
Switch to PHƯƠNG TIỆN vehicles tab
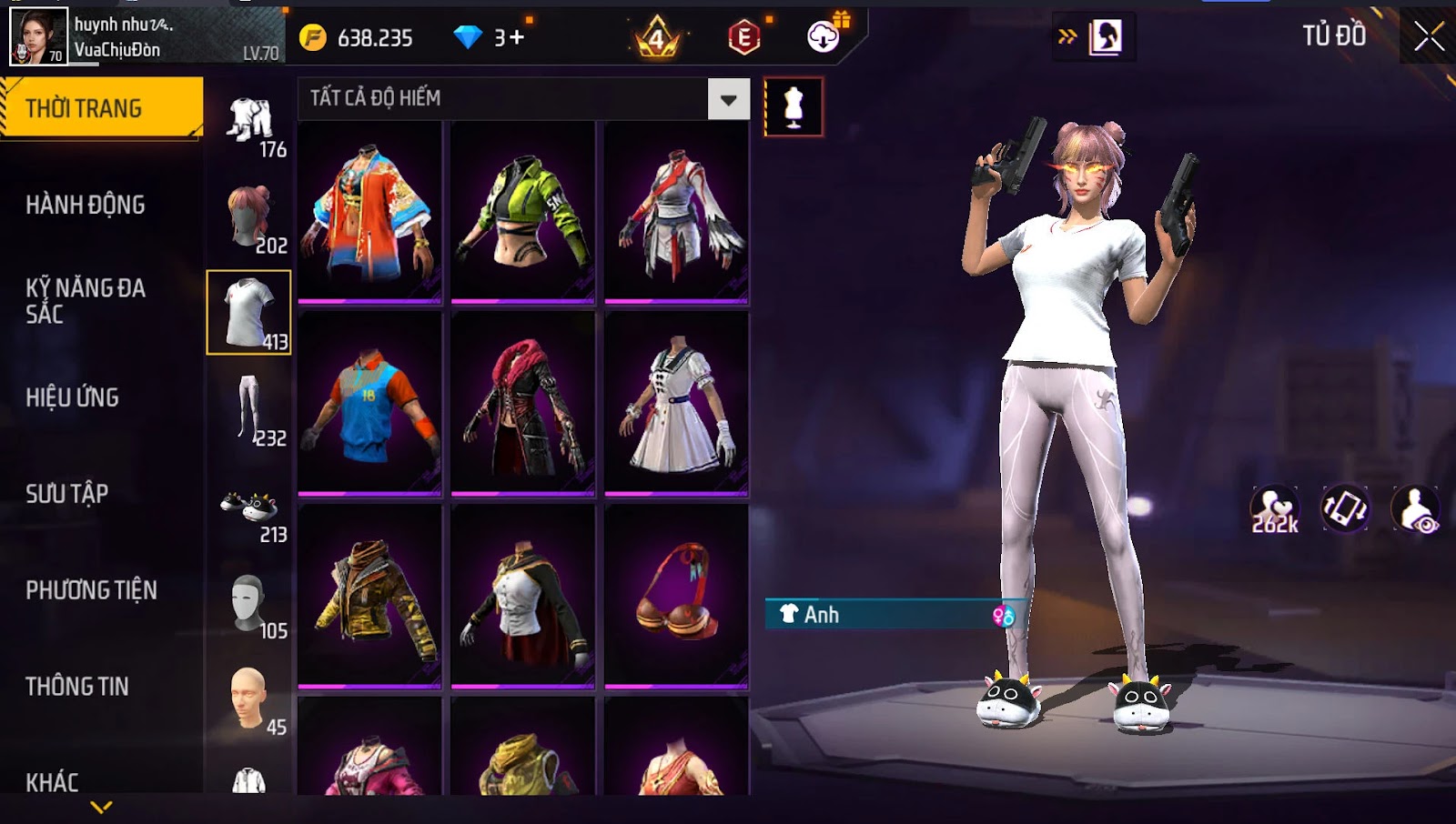91,590
